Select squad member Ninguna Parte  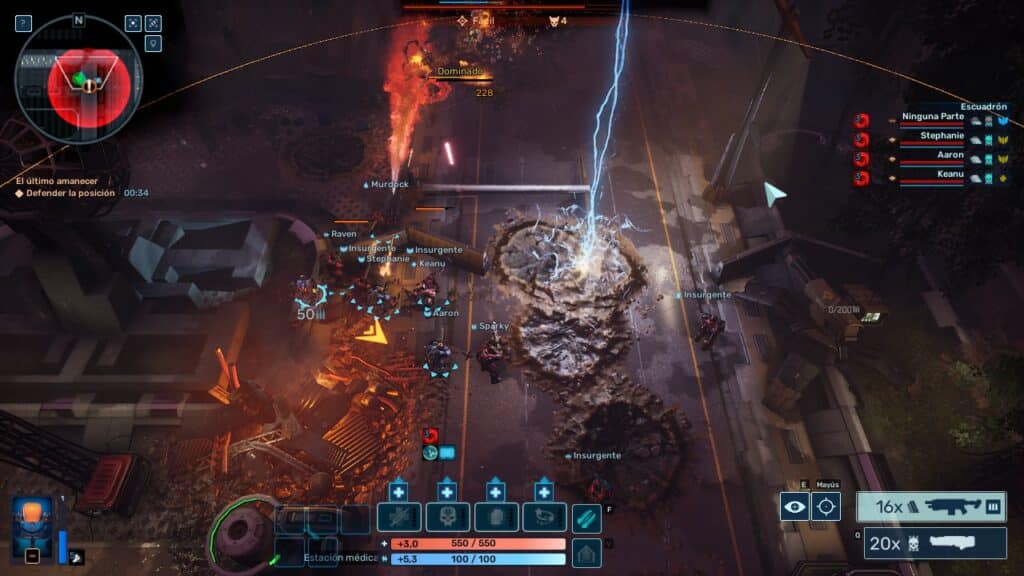pos(932,117)
